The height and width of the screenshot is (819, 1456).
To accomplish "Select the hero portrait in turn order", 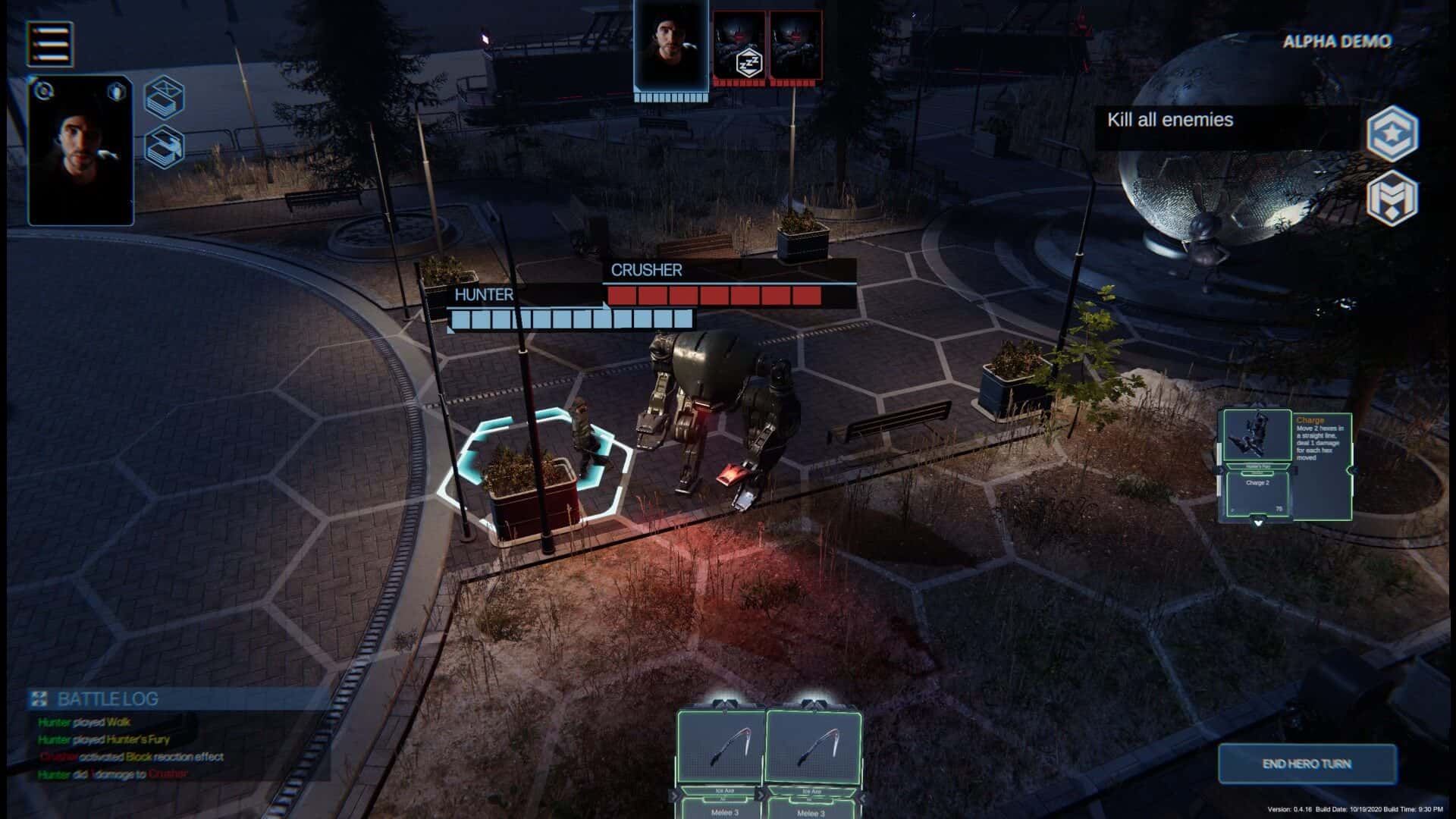I will click(671, 46).
